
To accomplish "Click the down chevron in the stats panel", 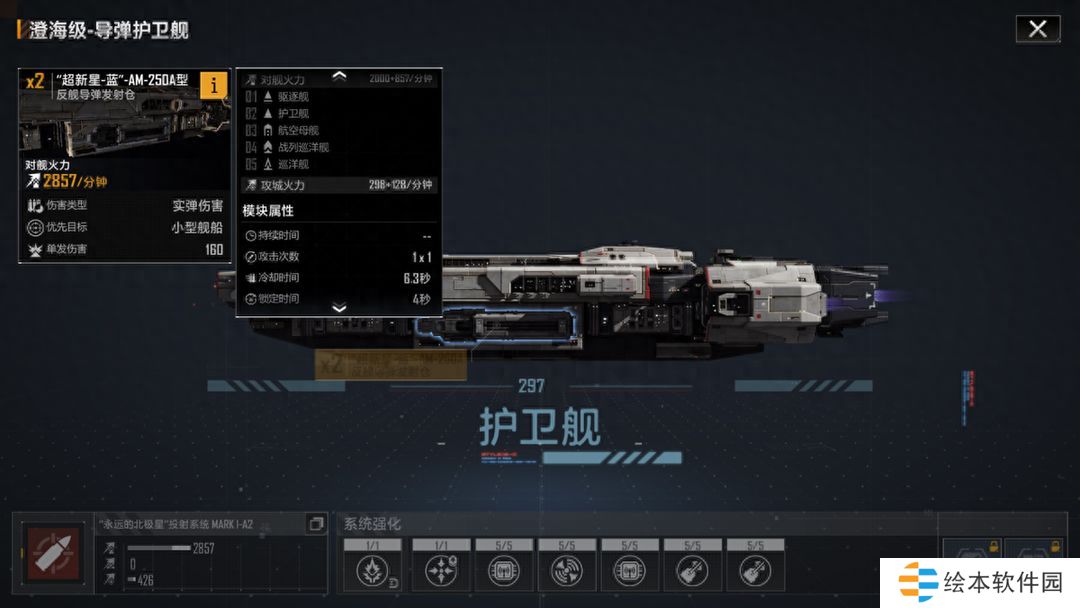I will (339, 308).
